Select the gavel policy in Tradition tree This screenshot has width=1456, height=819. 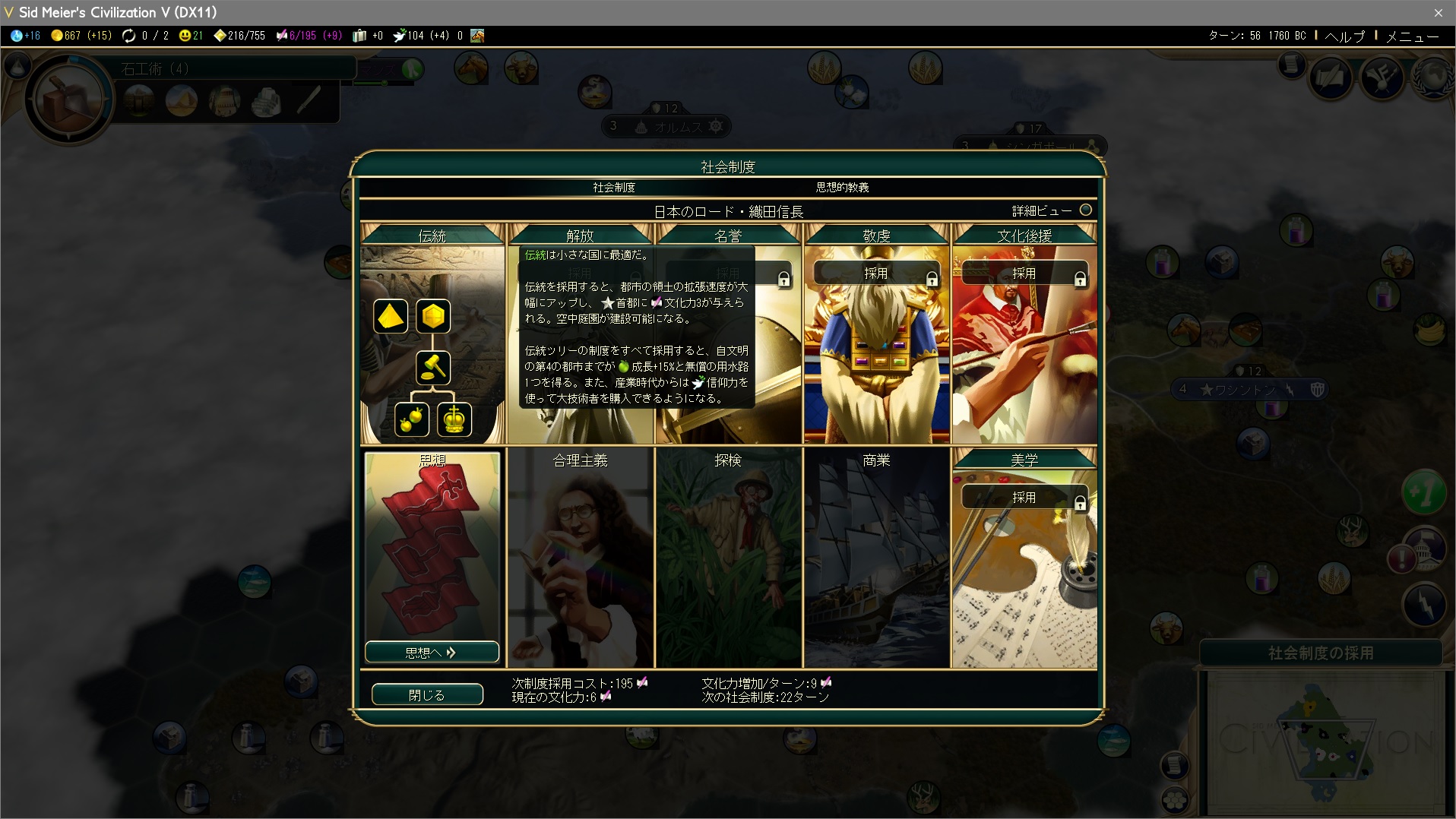pos(433,368)
